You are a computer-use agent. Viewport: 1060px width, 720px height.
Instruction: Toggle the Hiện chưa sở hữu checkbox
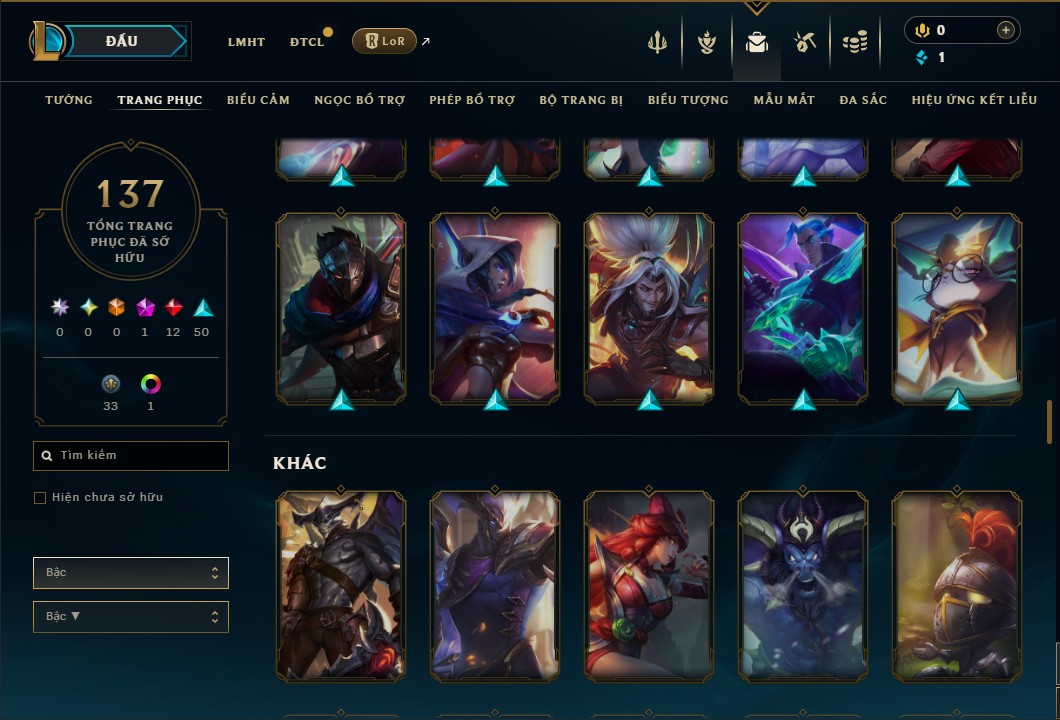[40, 498]
